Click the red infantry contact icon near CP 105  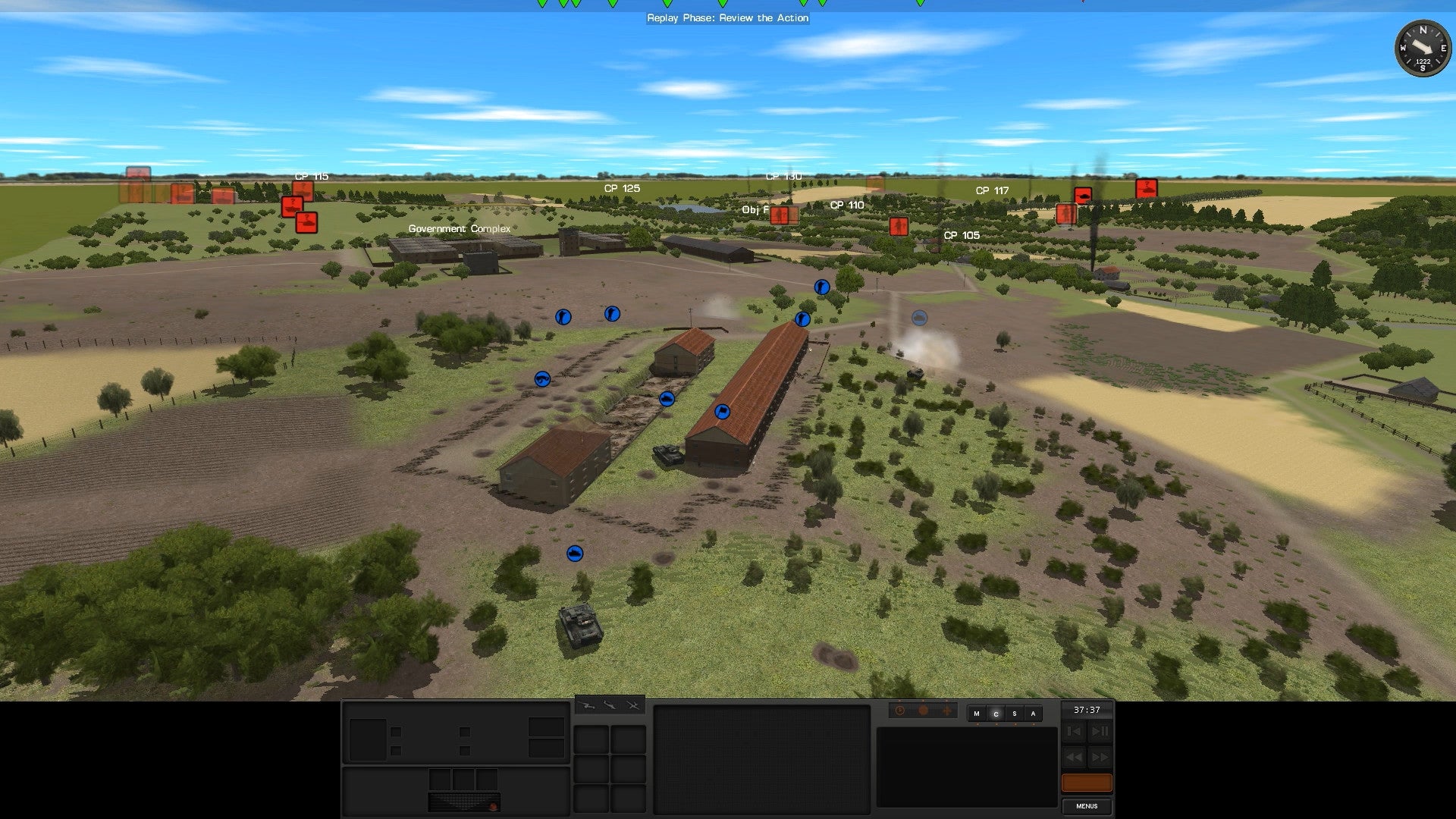coord(899,224)
